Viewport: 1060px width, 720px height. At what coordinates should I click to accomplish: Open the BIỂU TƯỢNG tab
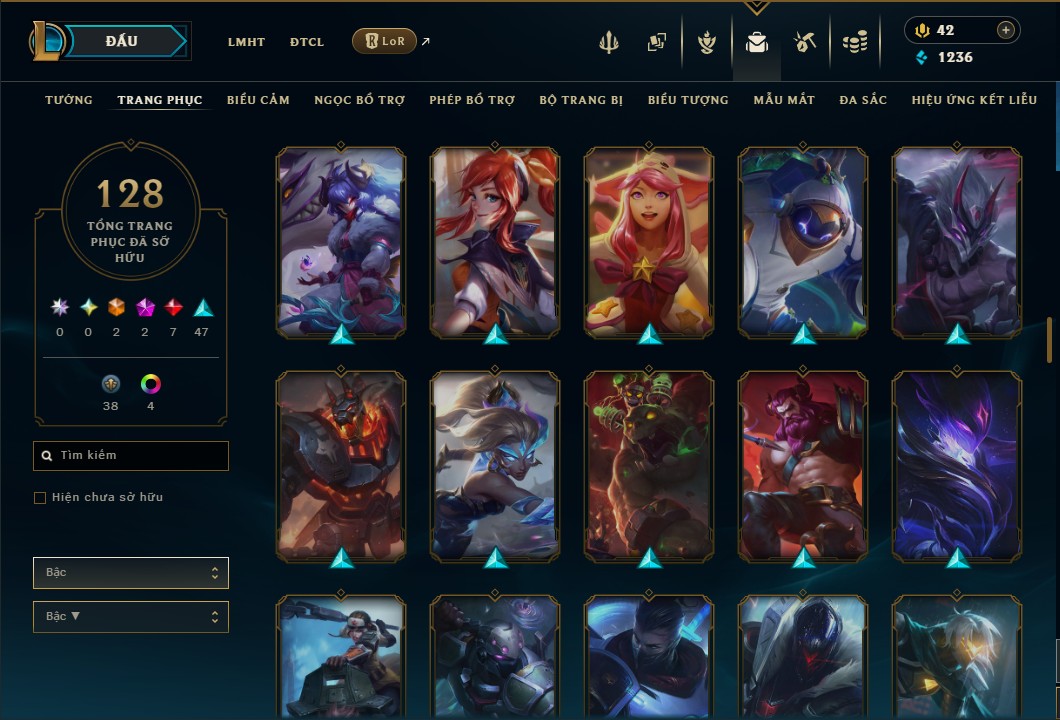tap(688, 100)
